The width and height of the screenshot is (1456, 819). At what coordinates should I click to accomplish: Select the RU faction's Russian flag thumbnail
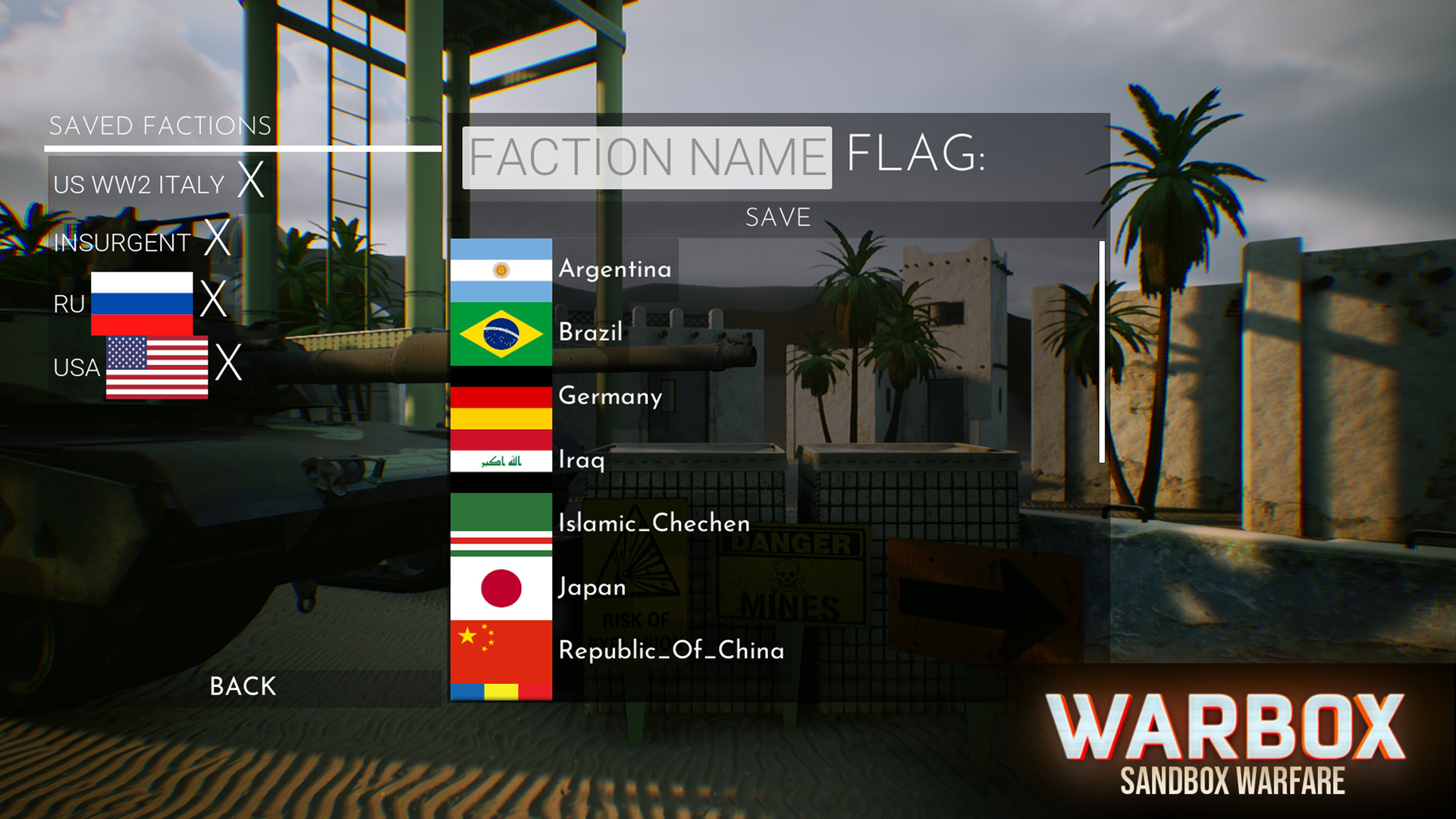coord(141,303)
